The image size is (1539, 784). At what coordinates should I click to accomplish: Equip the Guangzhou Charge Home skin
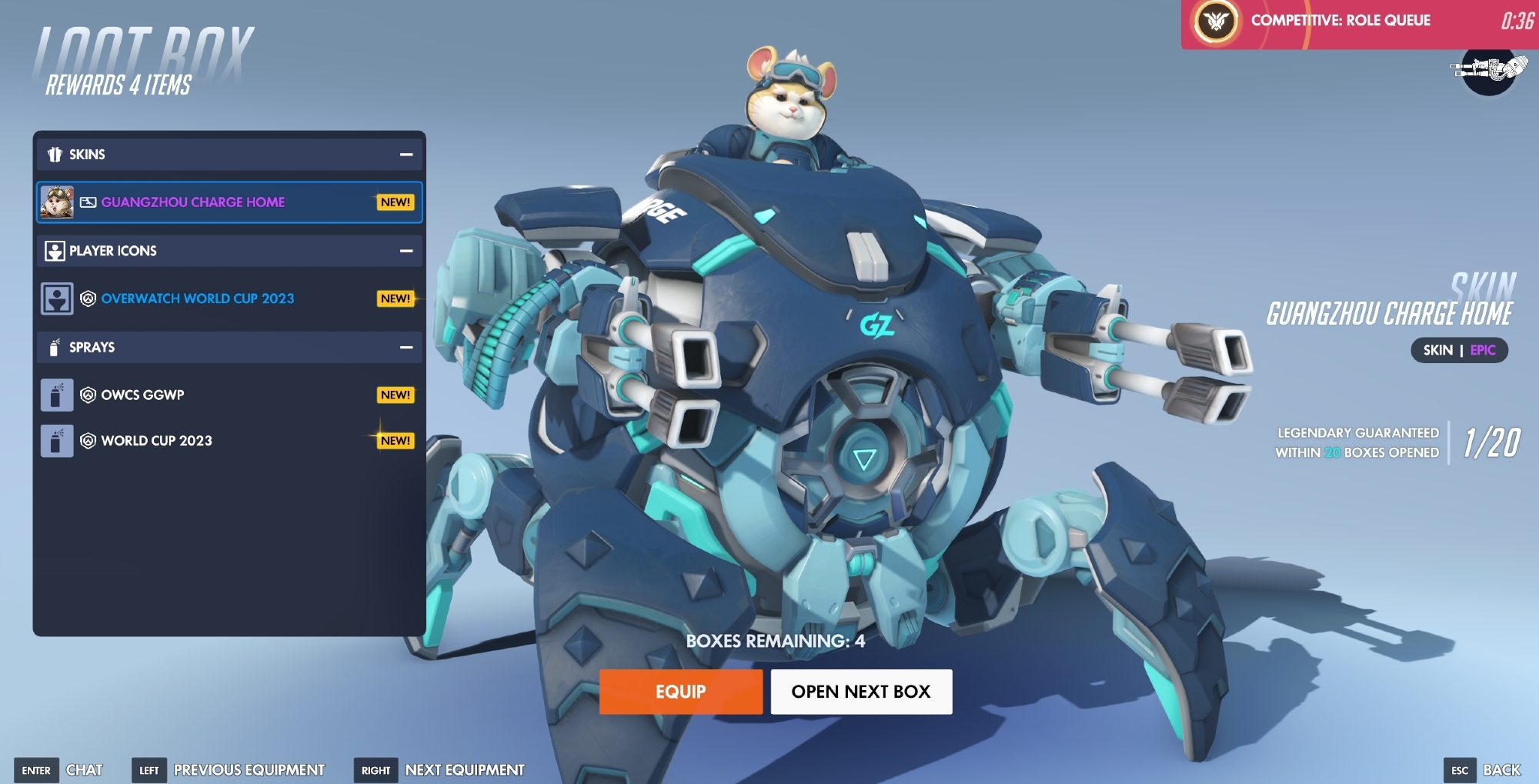point(680,692)
